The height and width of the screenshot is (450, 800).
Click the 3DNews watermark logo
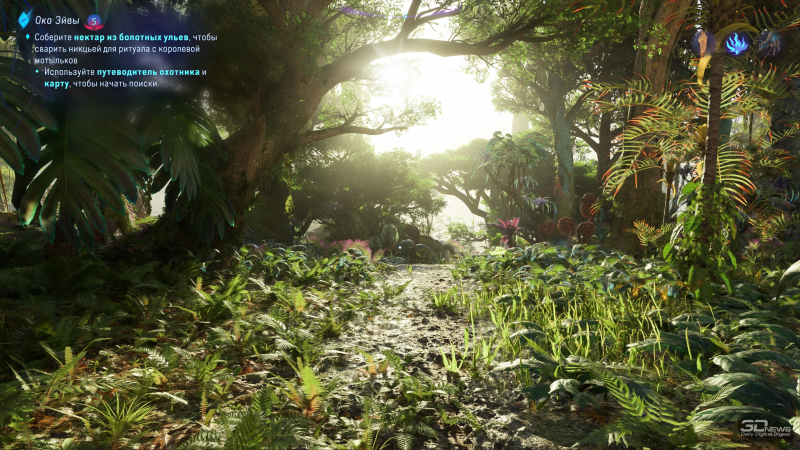pyautogui.click(x=765, y=429)
